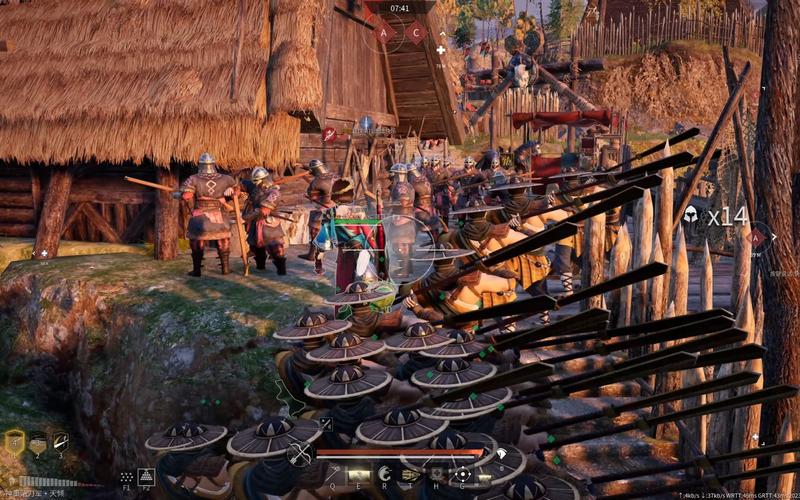The width and height of the screenshot is (800, 500).
Task: Click the objective A diamond beside the x14 counter
Action: coord(757,238)
